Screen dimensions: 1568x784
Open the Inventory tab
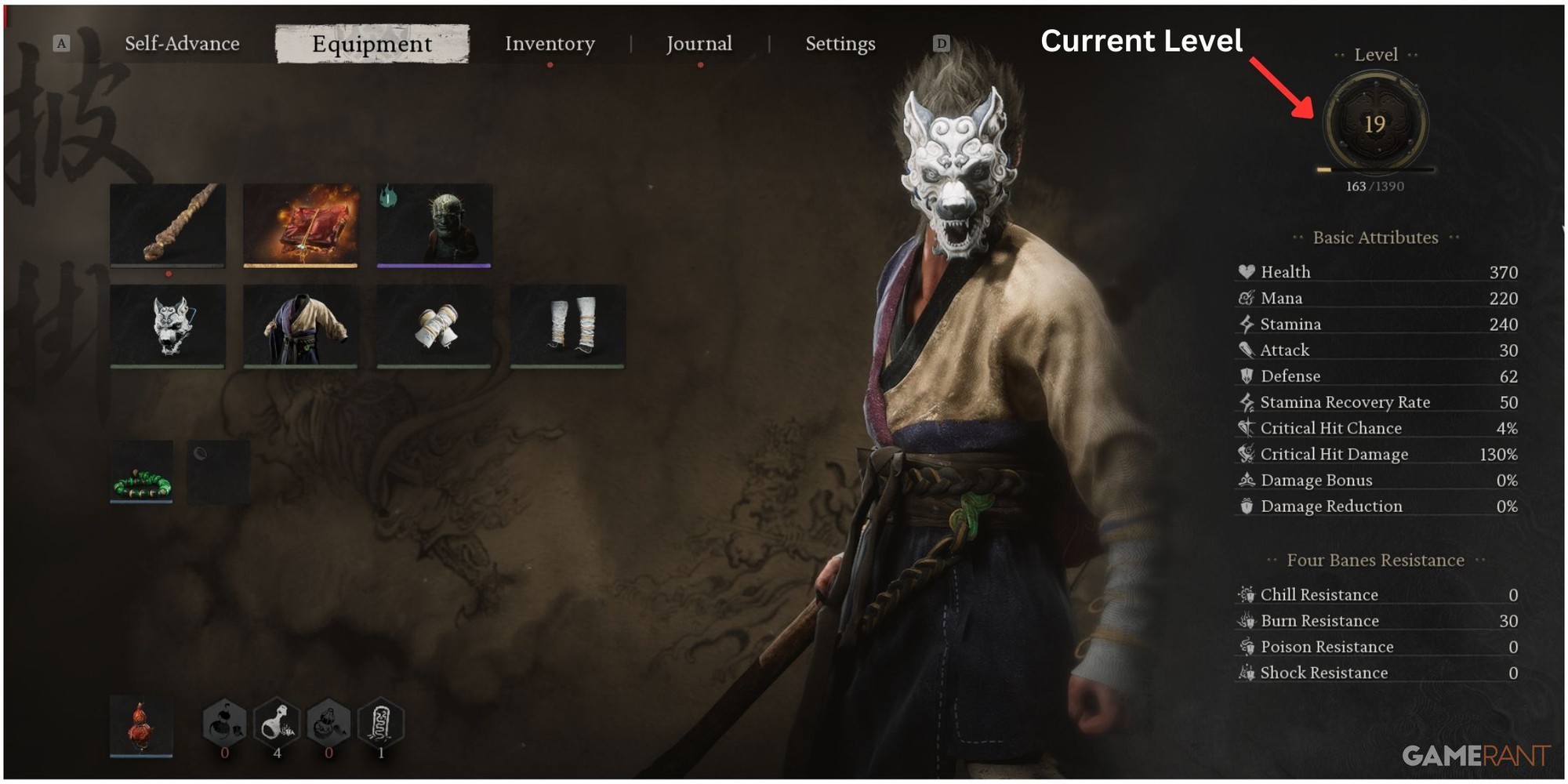550,44
